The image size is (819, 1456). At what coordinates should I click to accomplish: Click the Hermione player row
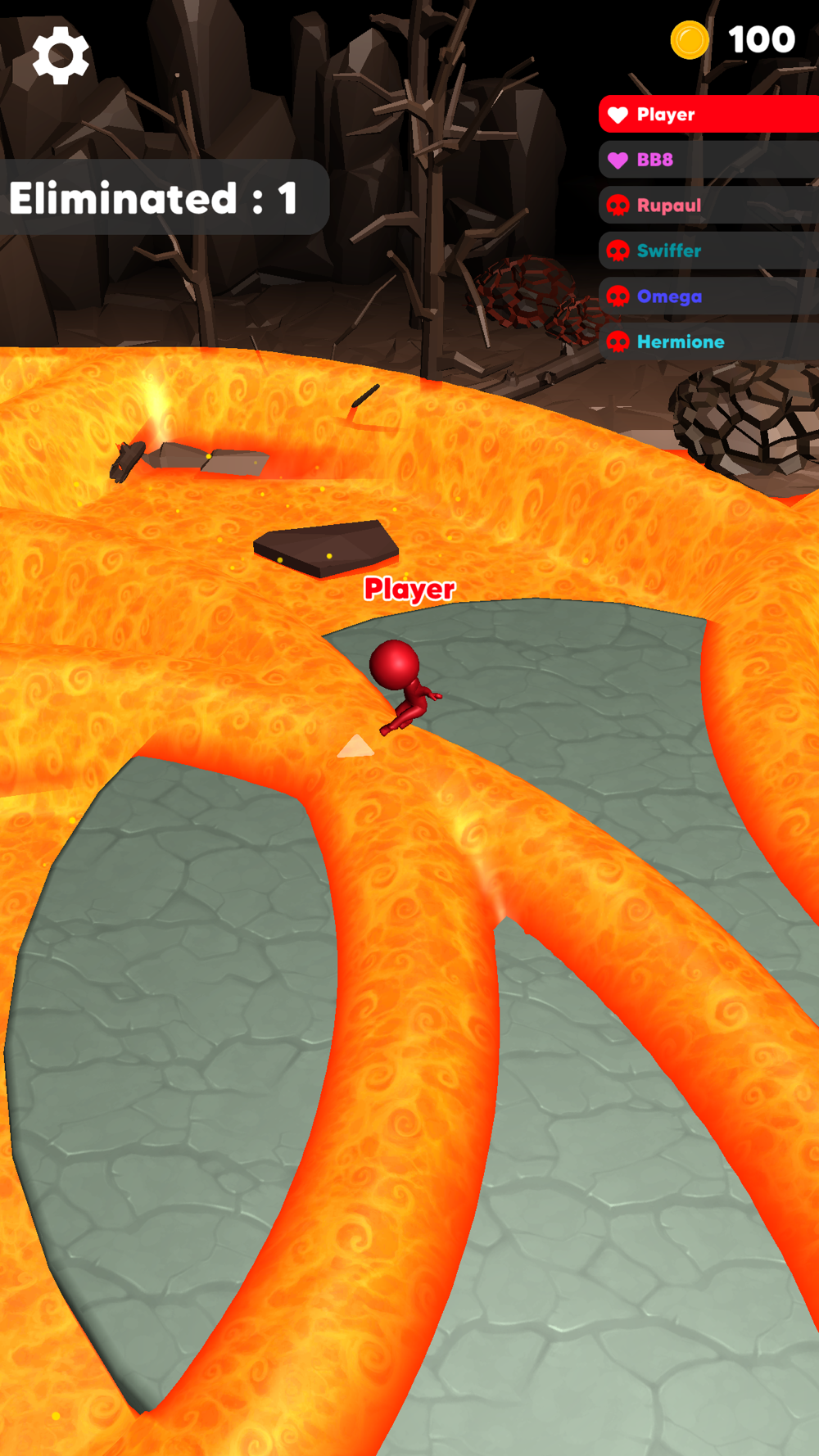pos(708,341)
